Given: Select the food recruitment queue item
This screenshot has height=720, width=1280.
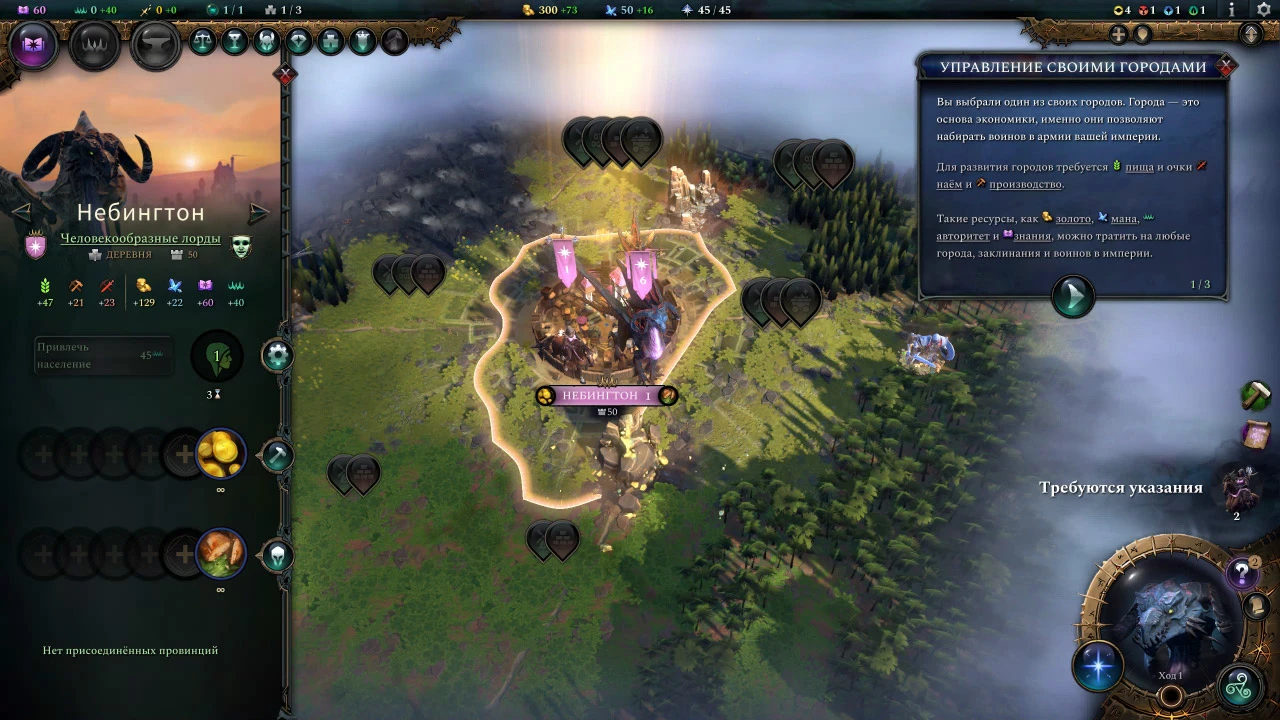Looking at the screenshot, I should point(220,554).
